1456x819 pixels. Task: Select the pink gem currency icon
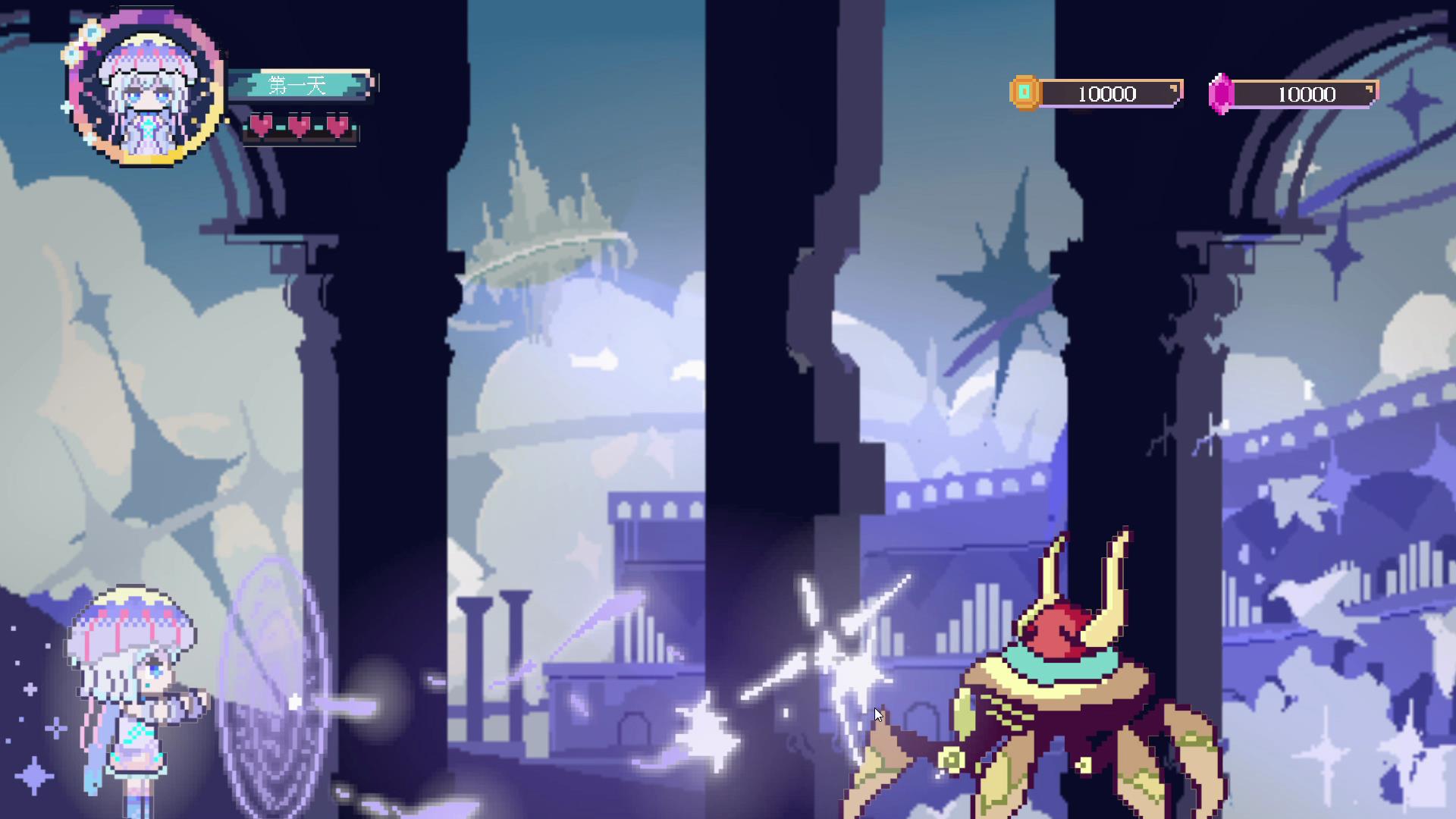(1220, 94)
